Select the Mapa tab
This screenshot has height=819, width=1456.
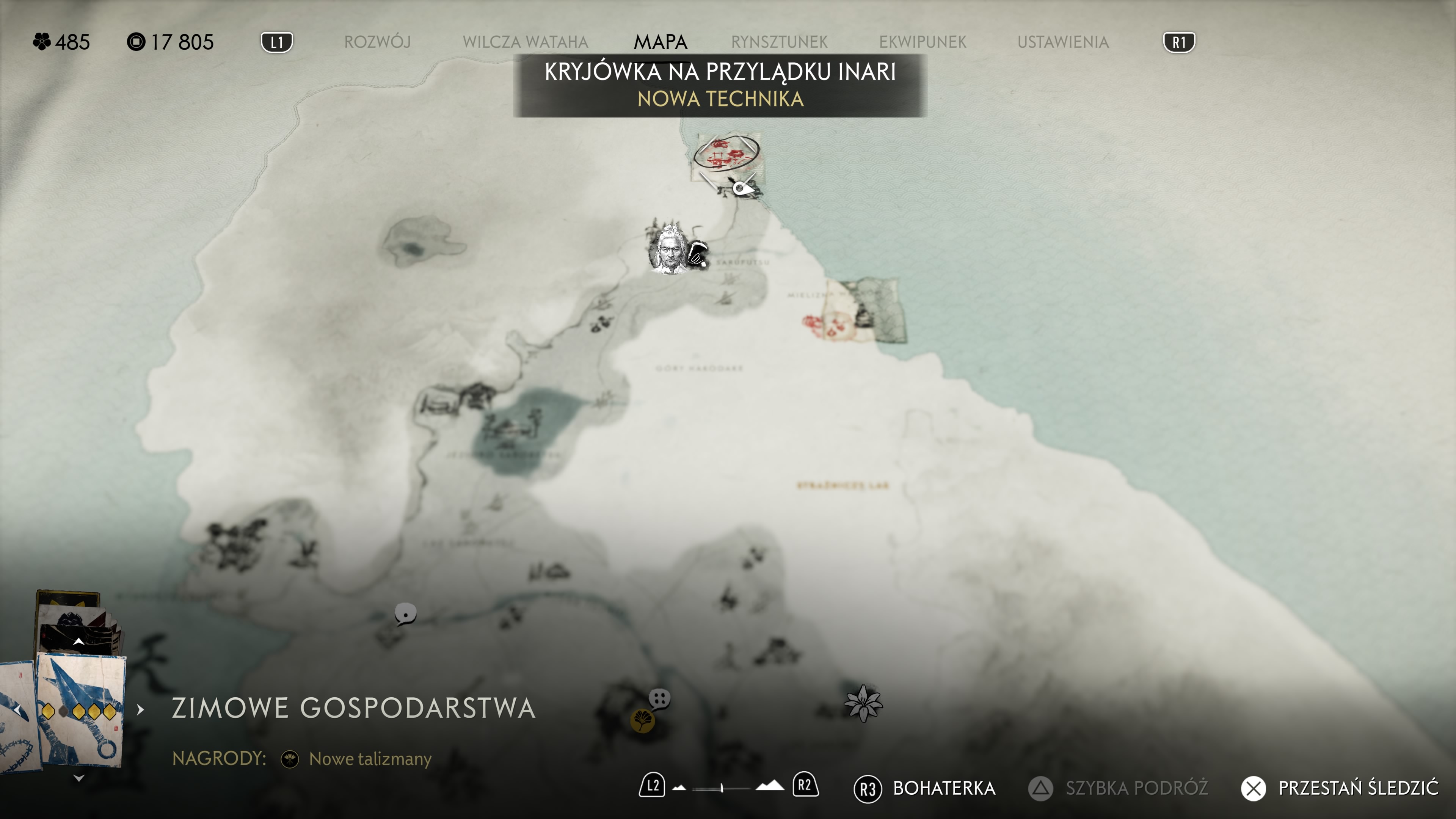click(660, 42)
